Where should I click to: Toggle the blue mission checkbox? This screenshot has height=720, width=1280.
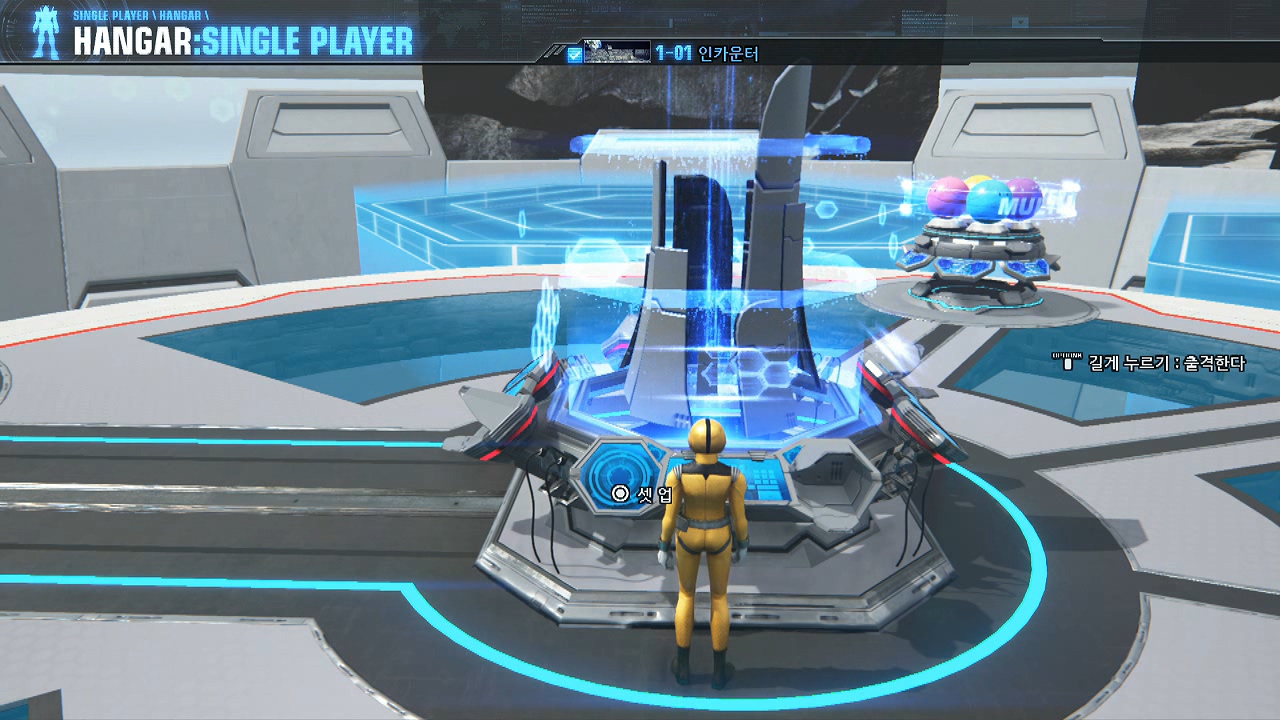(574, 55)
